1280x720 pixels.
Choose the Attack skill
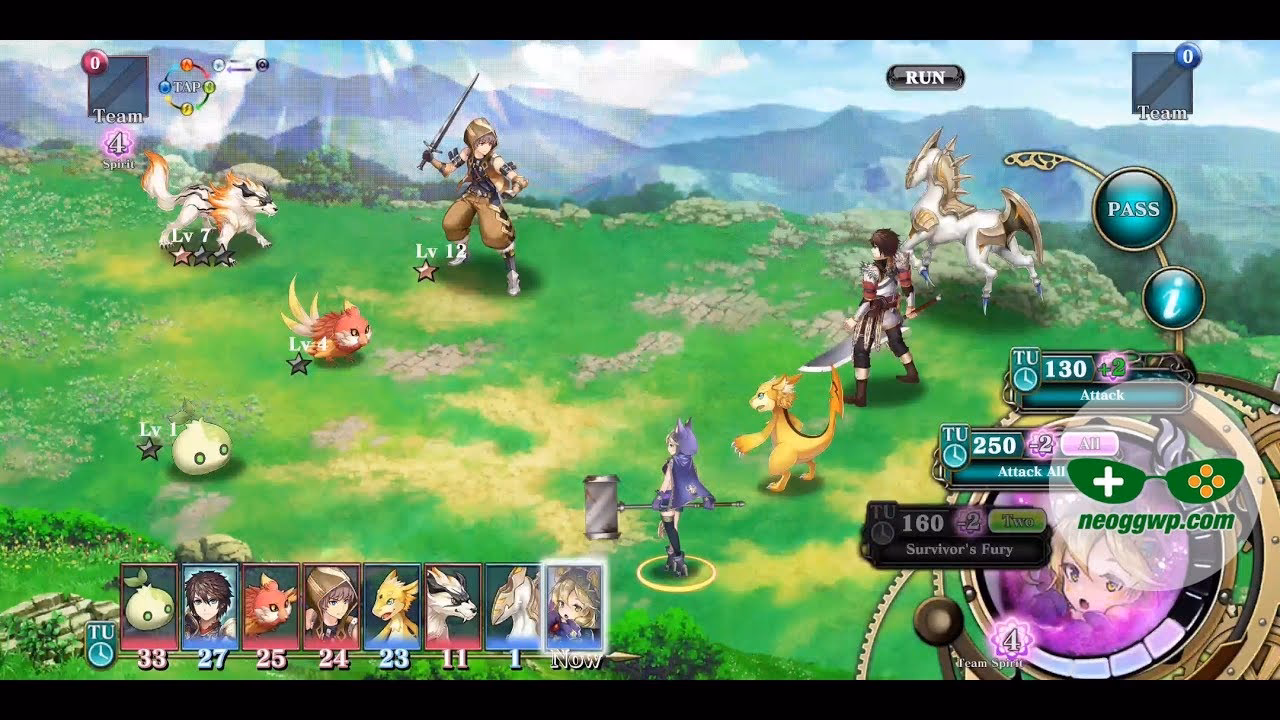[1102, 381]
